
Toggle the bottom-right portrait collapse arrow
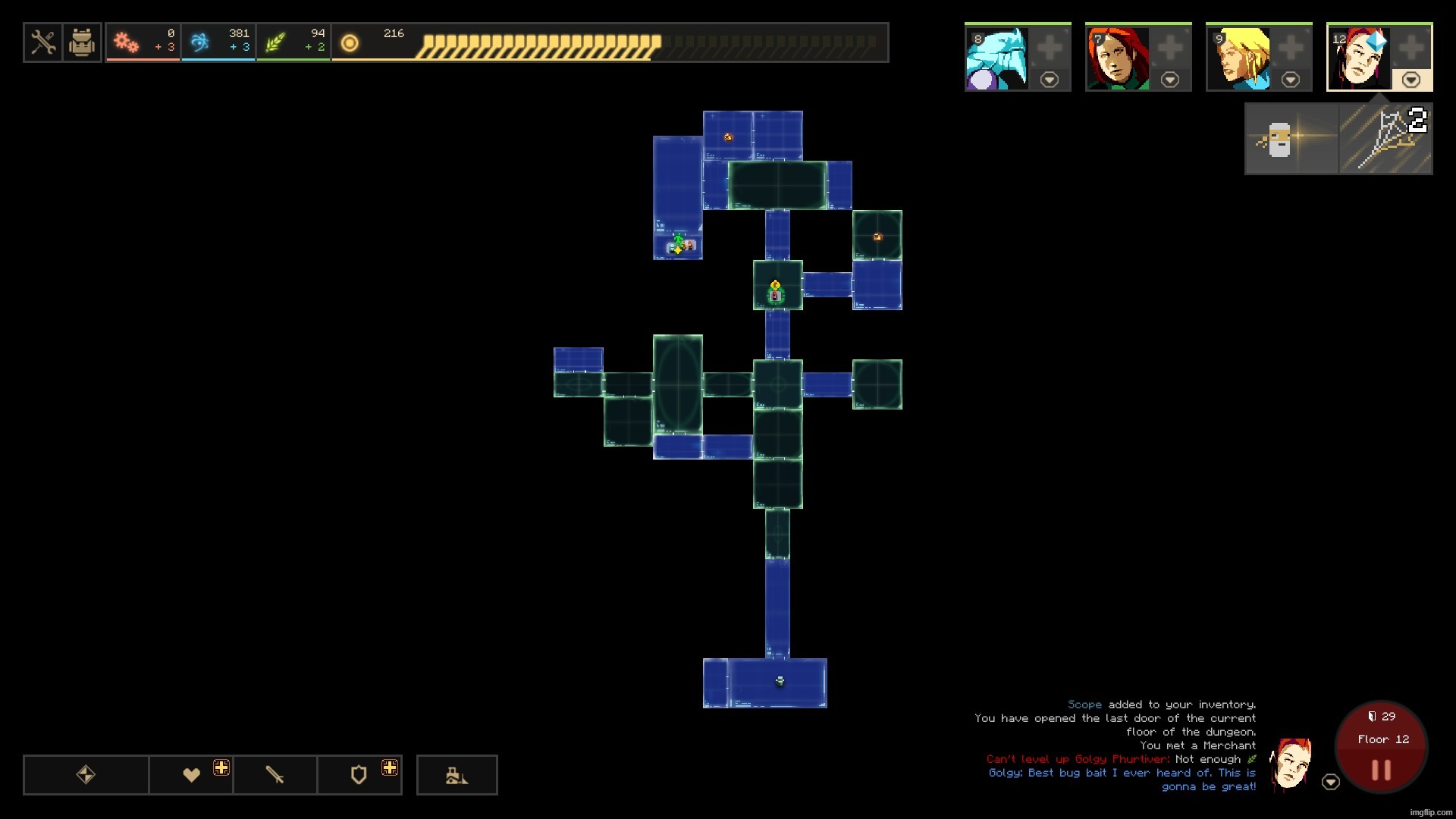[x=1332, y=781]
